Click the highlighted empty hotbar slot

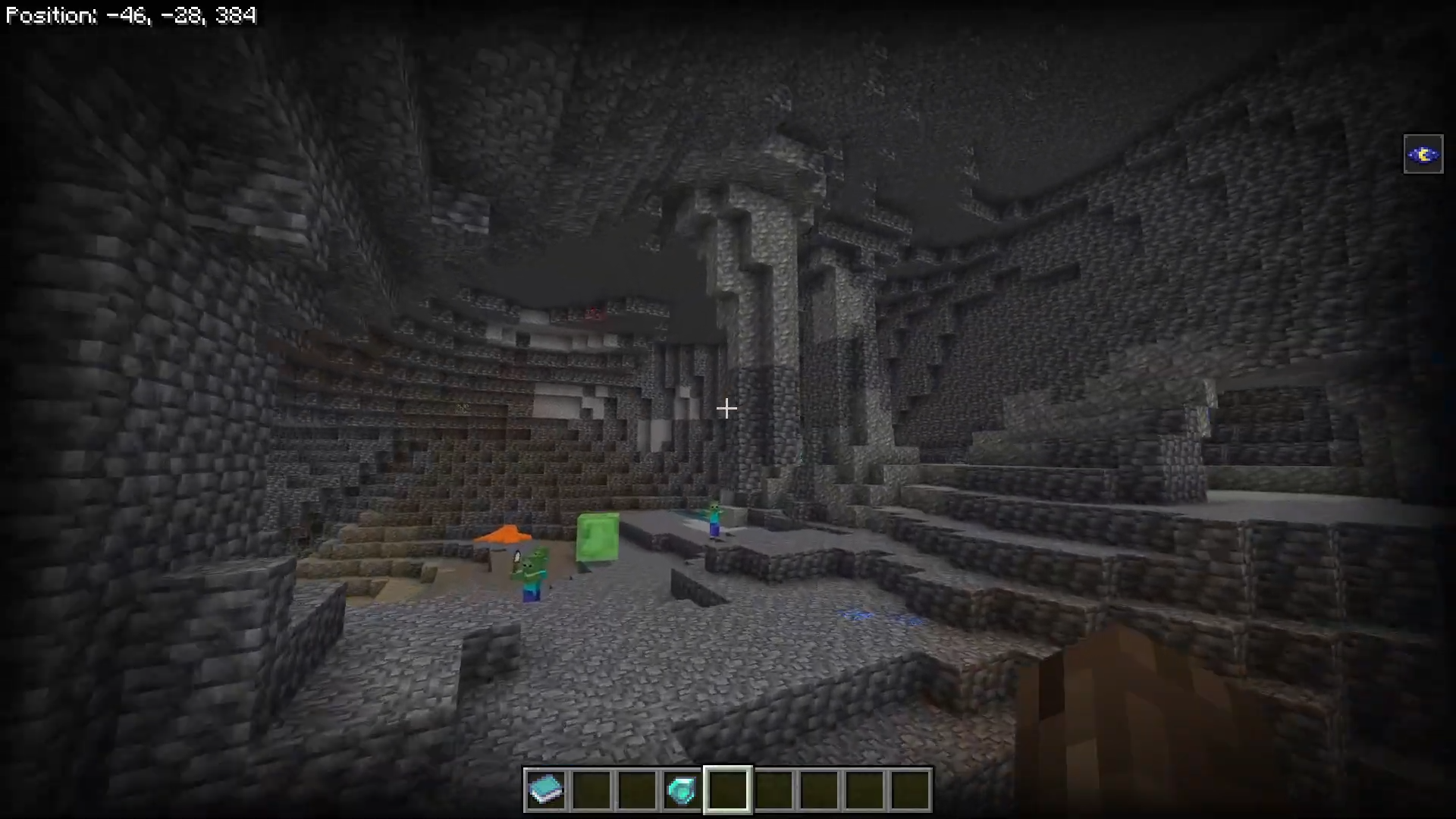click(728, 789)
